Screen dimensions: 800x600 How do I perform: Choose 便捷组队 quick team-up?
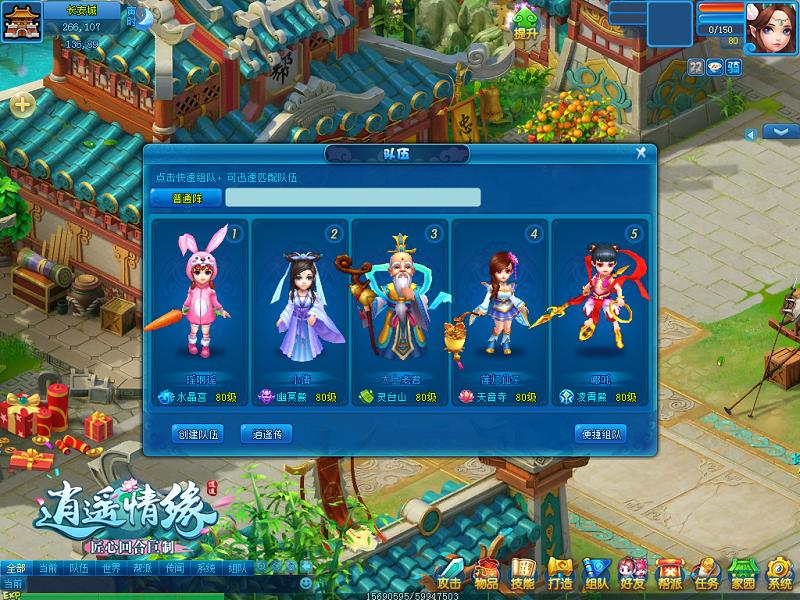(600, 434)
